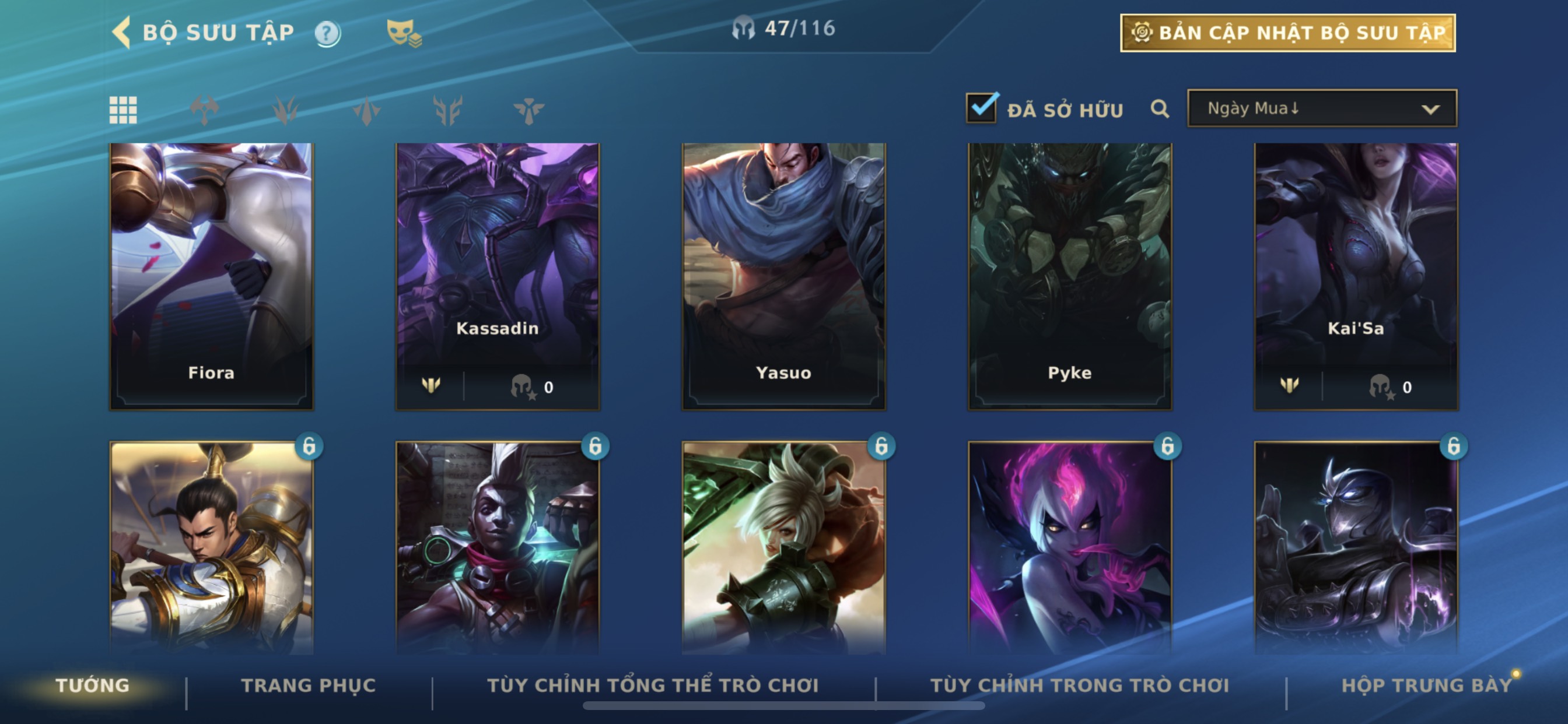Open the champion search magnifier
1568x724 pixels.
click(1160, 109)
